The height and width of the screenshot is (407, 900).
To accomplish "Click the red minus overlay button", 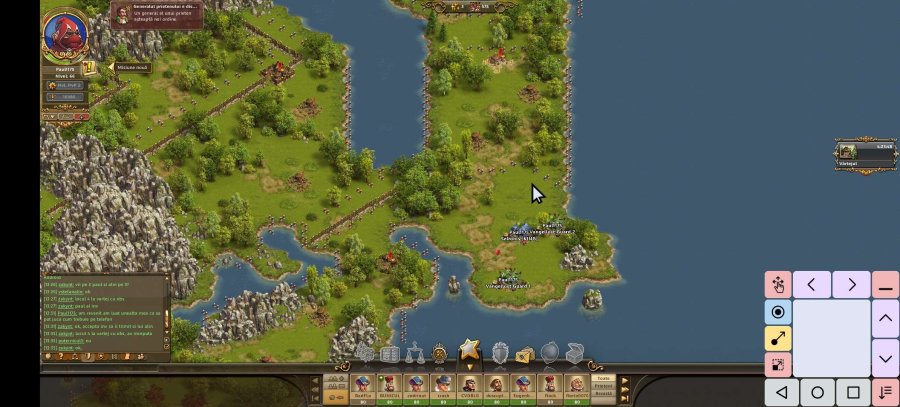I will (x=885, y=285).
